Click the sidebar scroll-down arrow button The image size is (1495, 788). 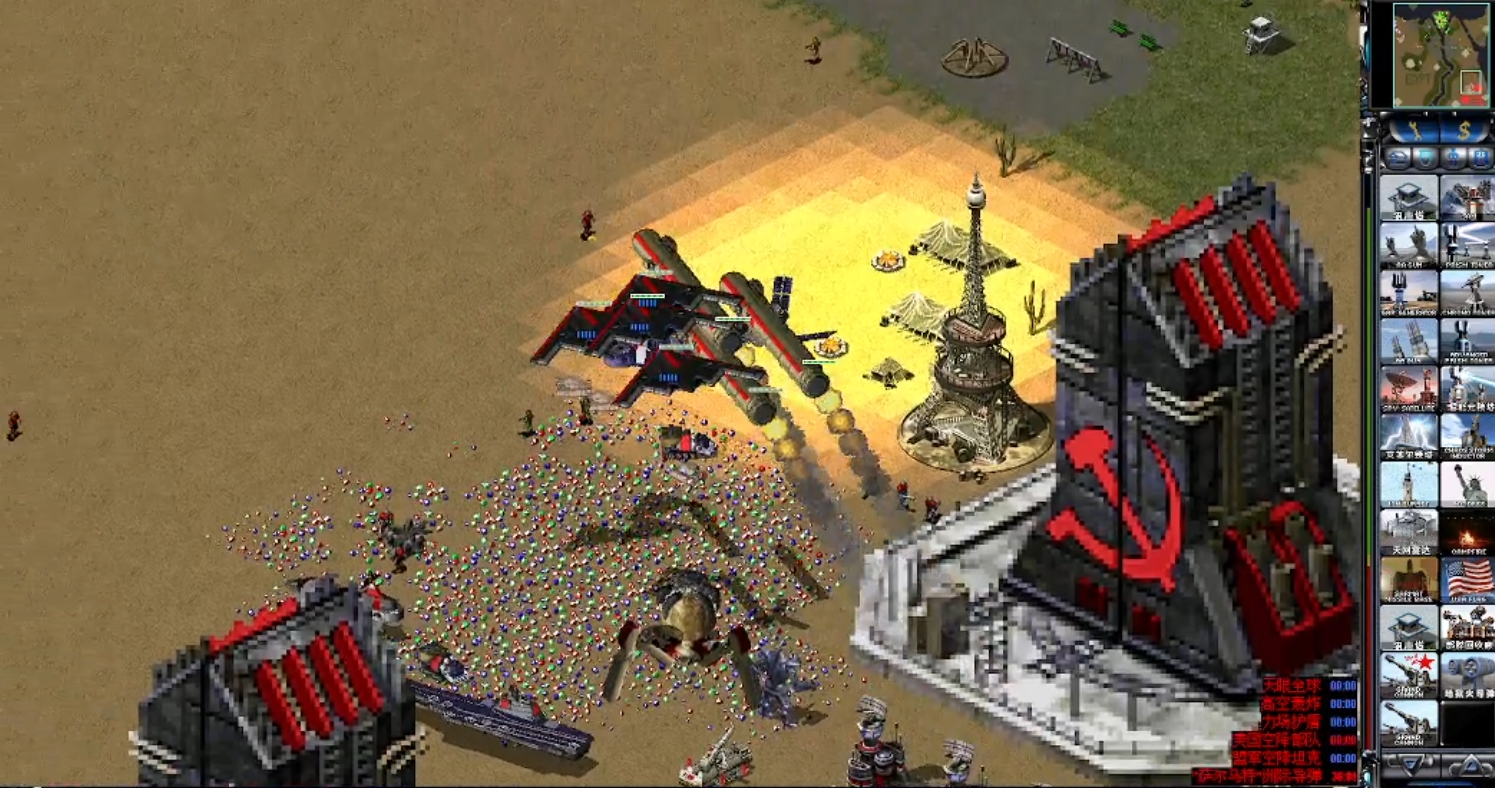(1409, 765)
